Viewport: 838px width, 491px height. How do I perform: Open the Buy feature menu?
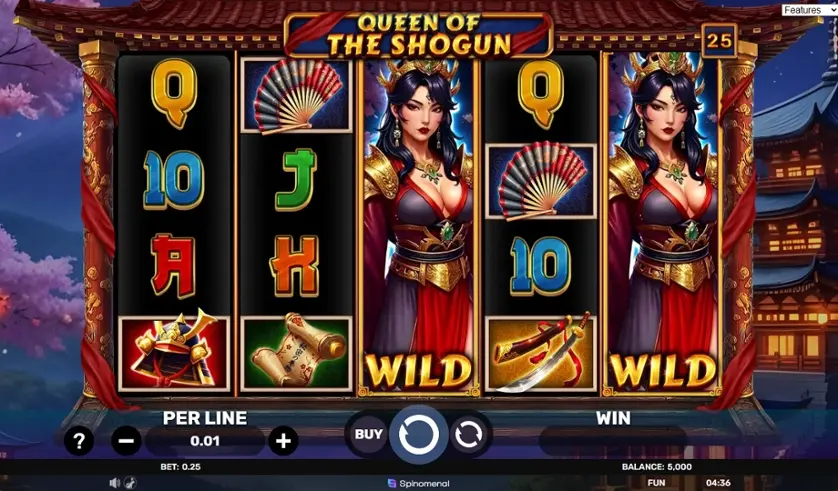coord(368,434)
